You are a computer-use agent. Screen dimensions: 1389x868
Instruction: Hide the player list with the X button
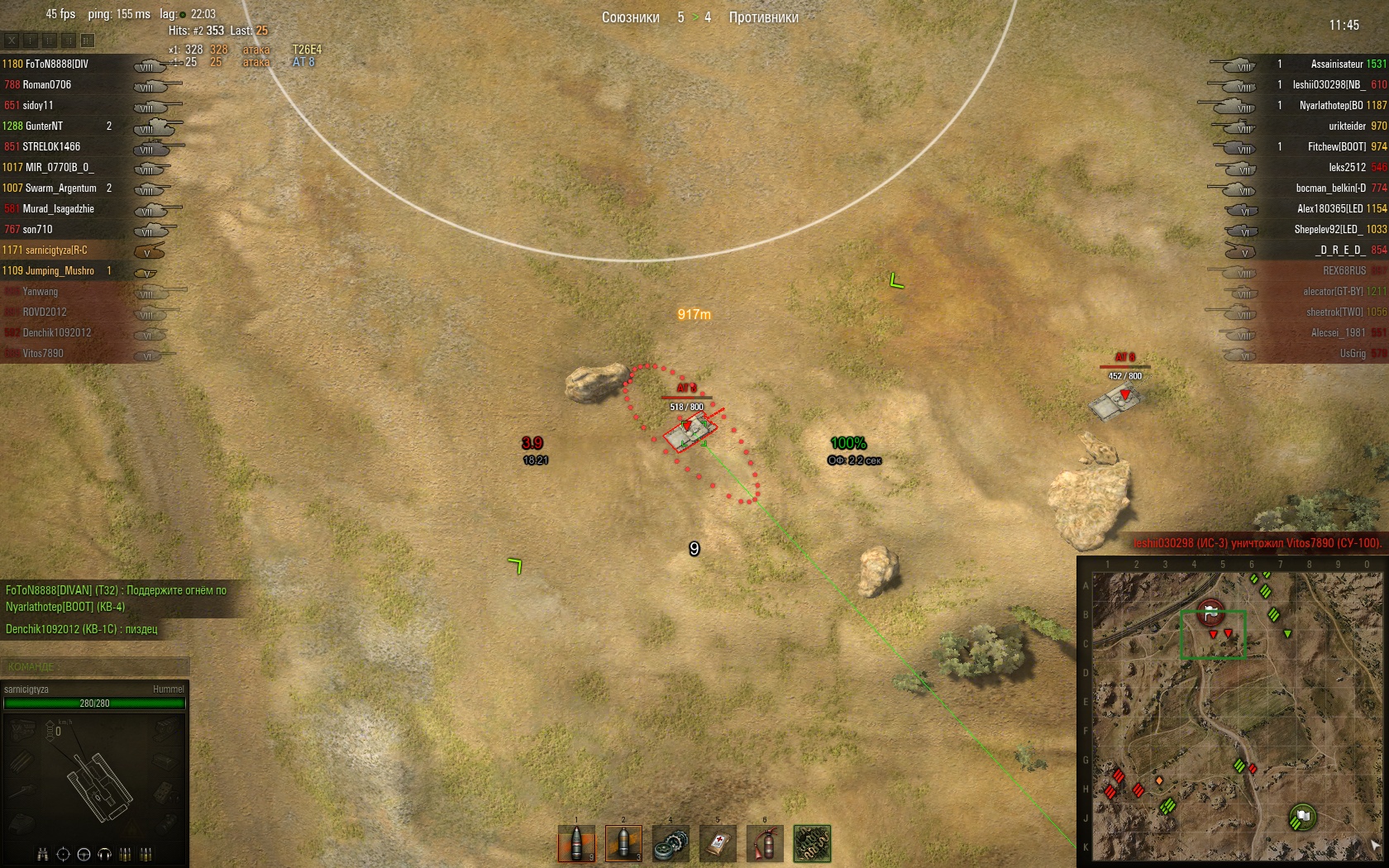12,40
